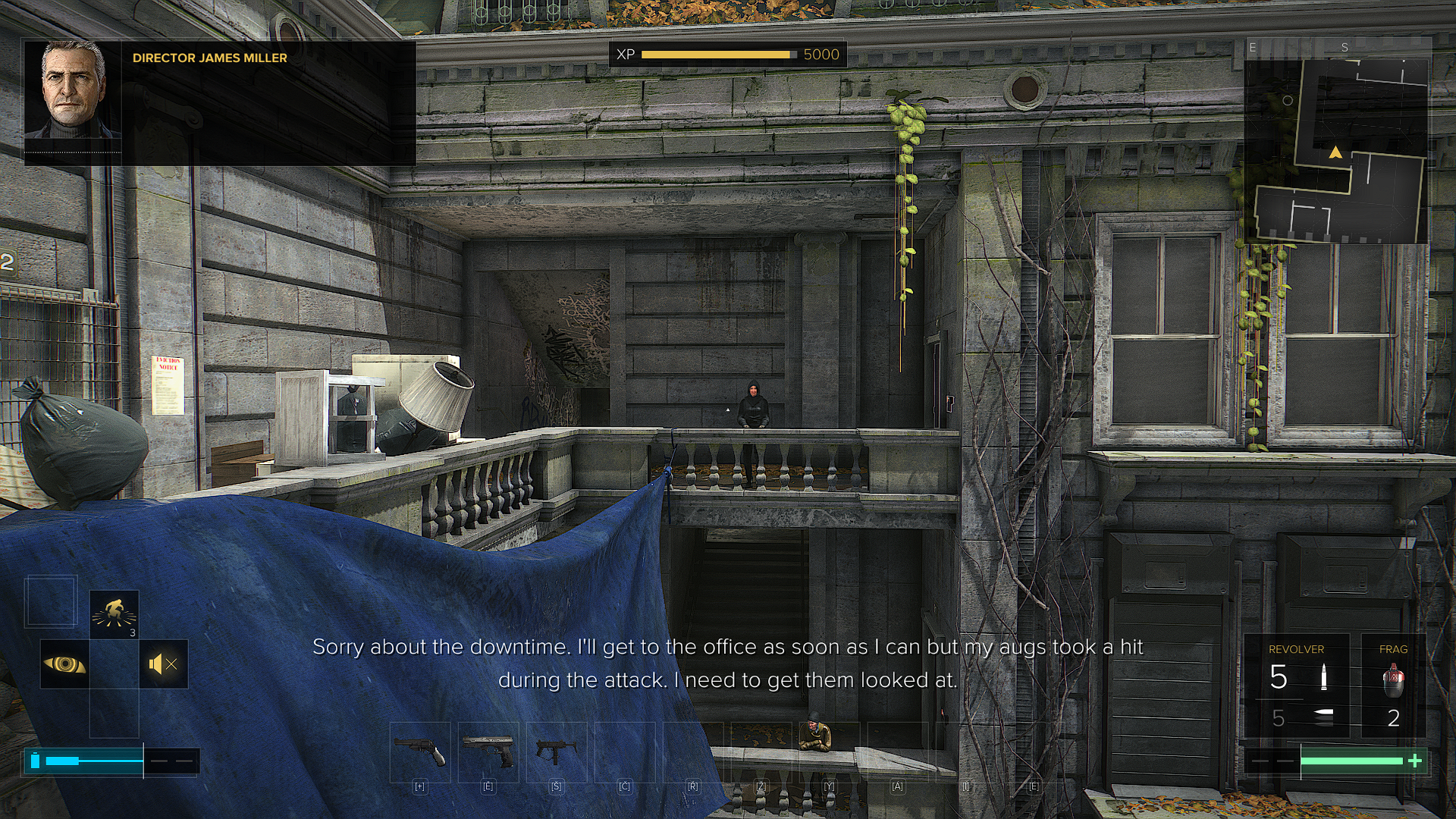
Task: Activate the Smart Vision eye augmentation
Action: pyautogui.click(x=64, y=665)
